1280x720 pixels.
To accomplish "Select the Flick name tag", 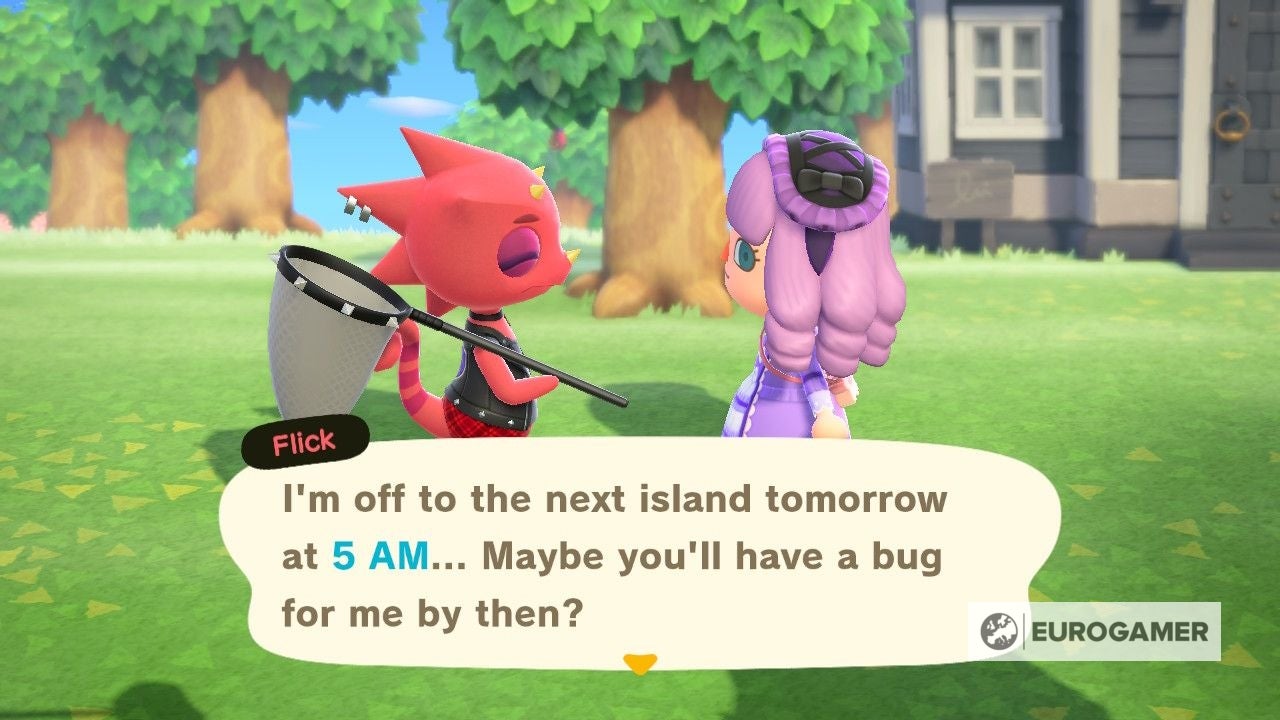I will pyautogui.click(x=303, y=438).
